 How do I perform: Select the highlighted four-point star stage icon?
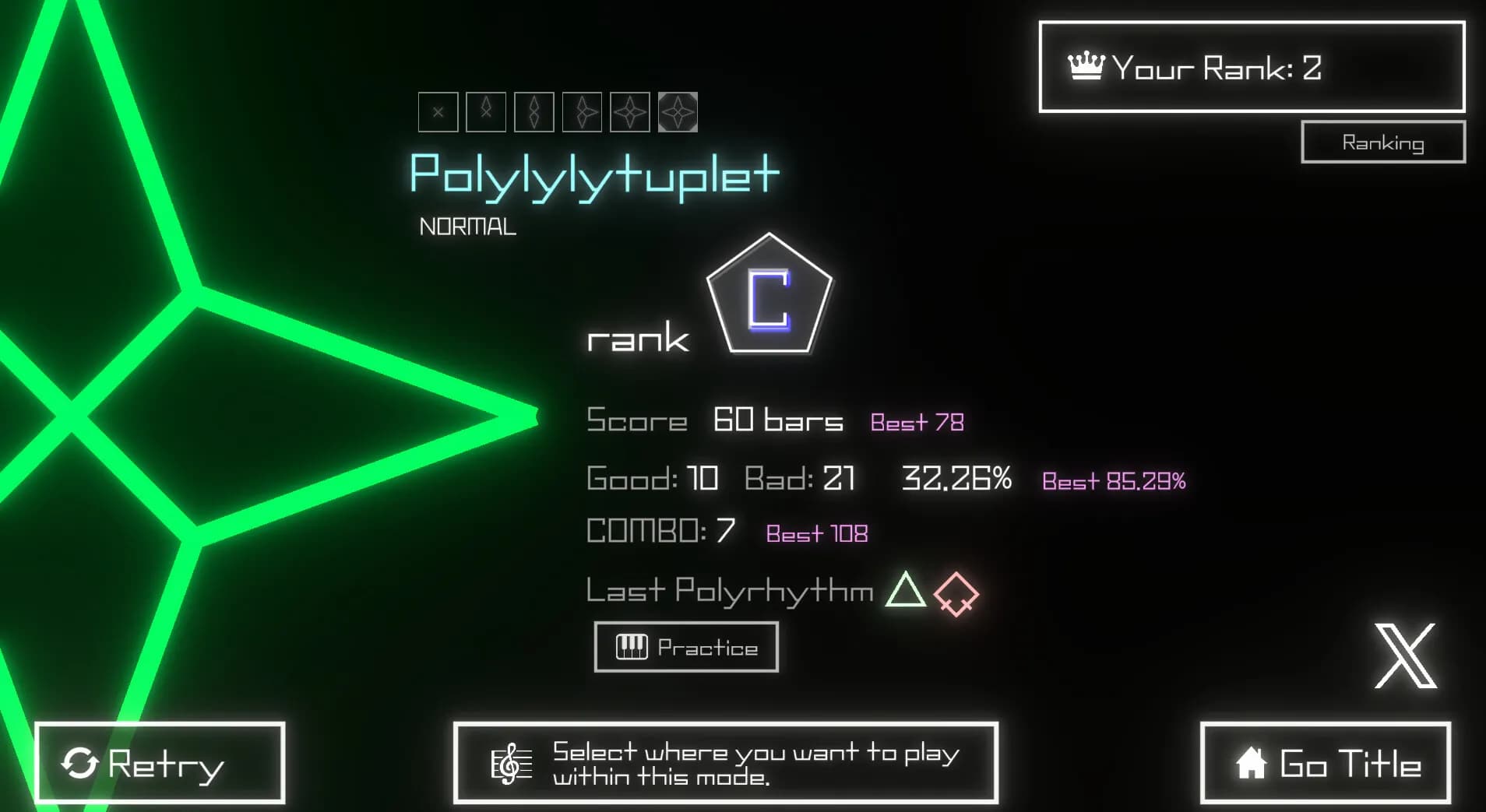pyautogui.click(x=678, y=111)
